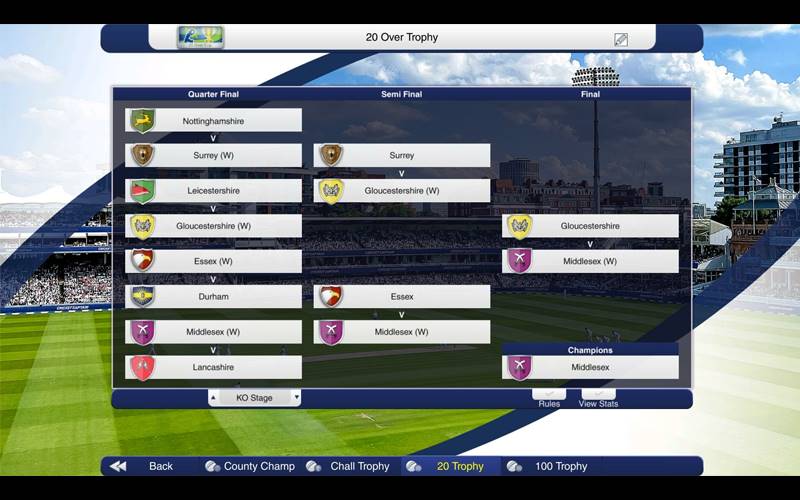
Task: Click the edit pencil icon in header
Action: 621,39
